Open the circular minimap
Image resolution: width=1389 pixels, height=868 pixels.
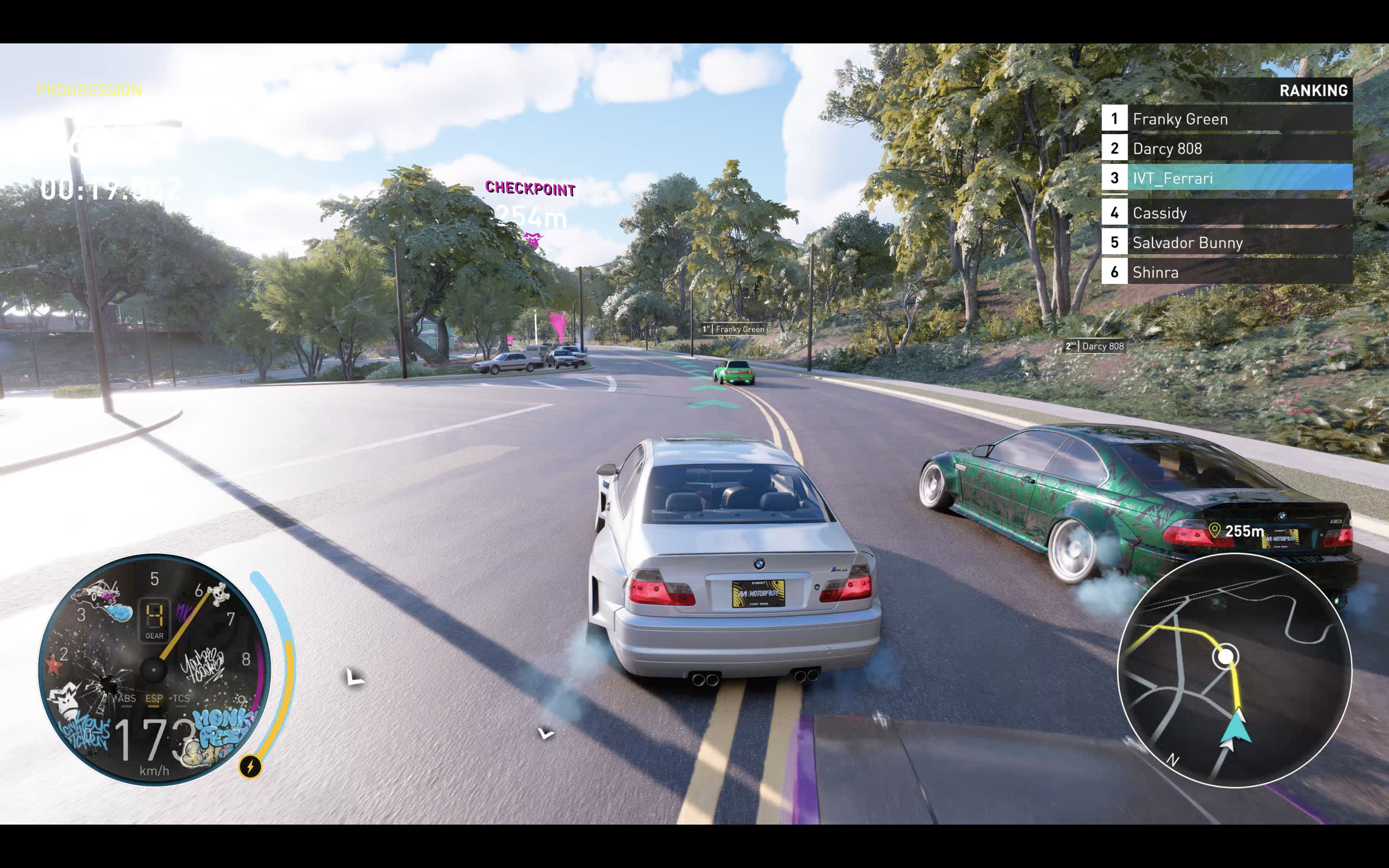pyautogui.click(x=1234, y=670)
